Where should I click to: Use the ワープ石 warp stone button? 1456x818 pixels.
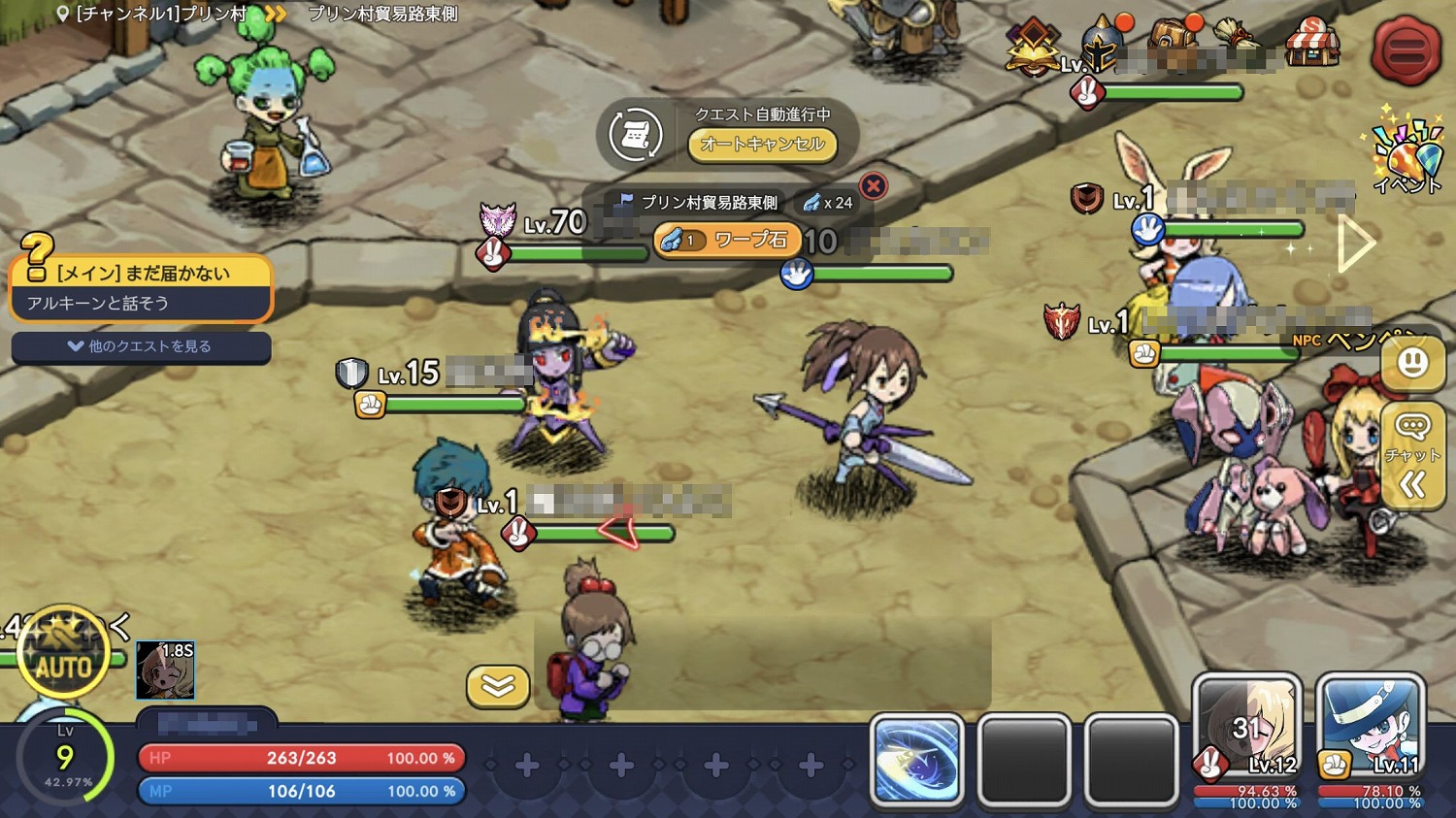(x=728, y=240)
